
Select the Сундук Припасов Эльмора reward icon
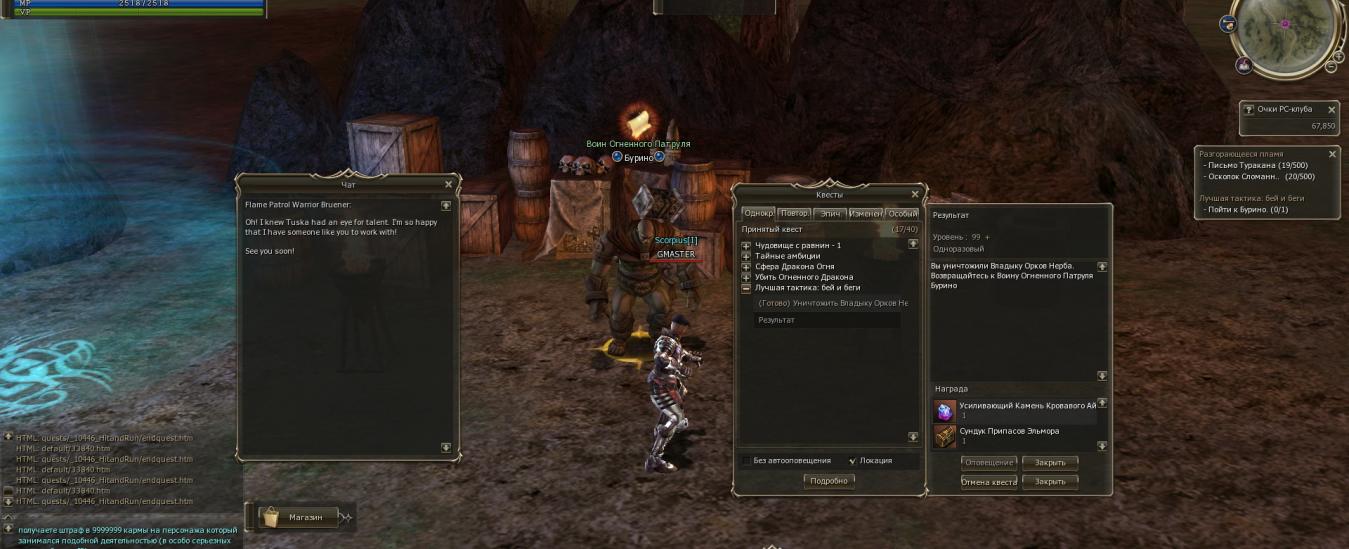pyautogui.click(x=945, y=436)
